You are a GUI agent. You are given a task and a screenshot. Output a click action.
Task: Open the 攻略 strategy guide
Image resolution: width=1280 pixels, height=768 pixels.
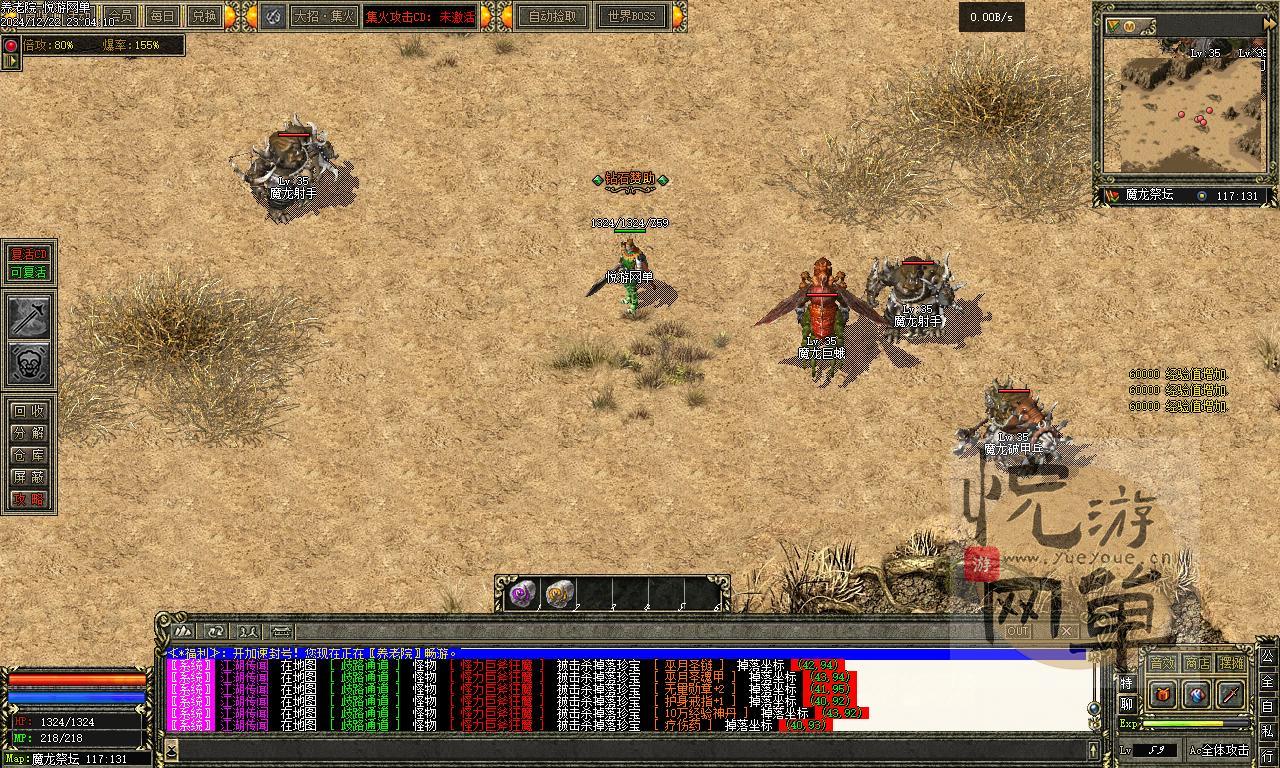click(x=29, y=499)
